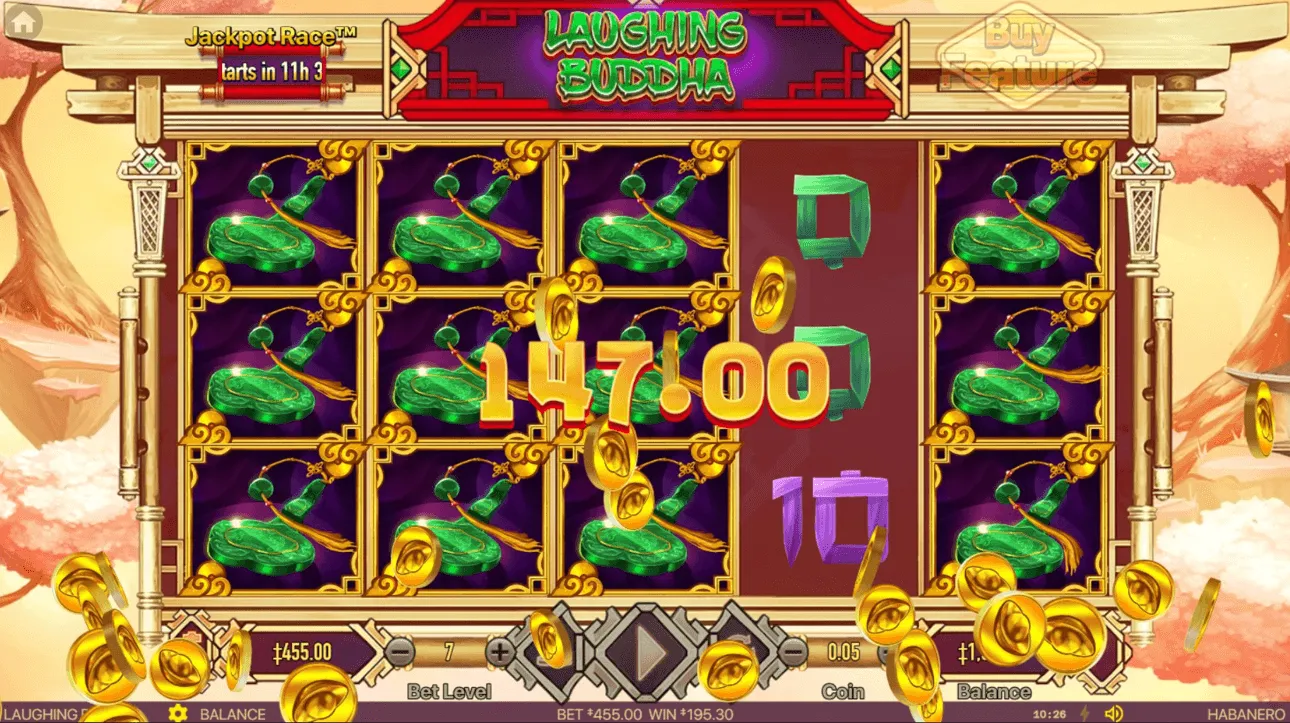
Task: Click the Jackpot Race scroll banner
Action: 270,72
